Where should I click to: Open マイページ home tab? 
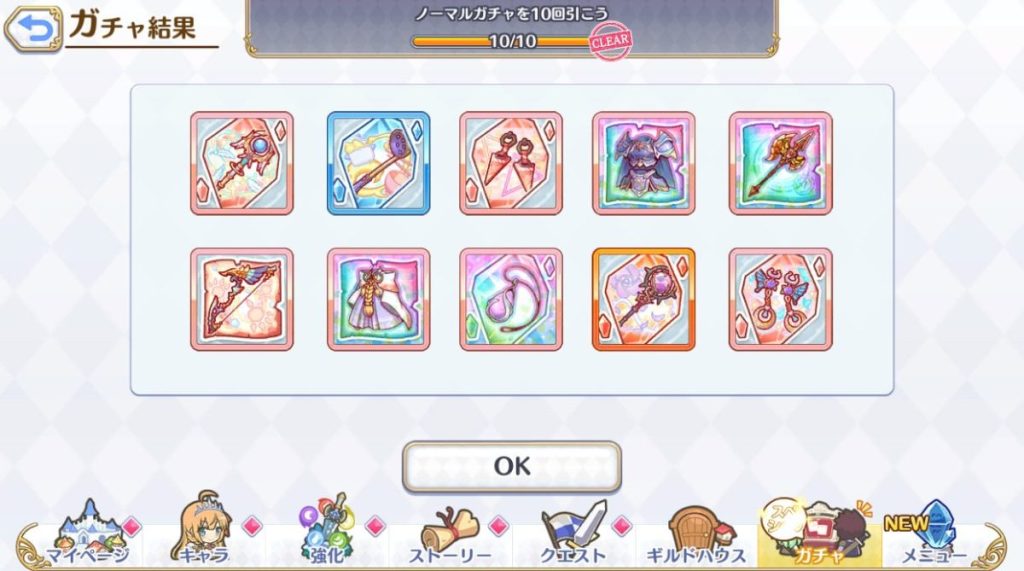88,536
